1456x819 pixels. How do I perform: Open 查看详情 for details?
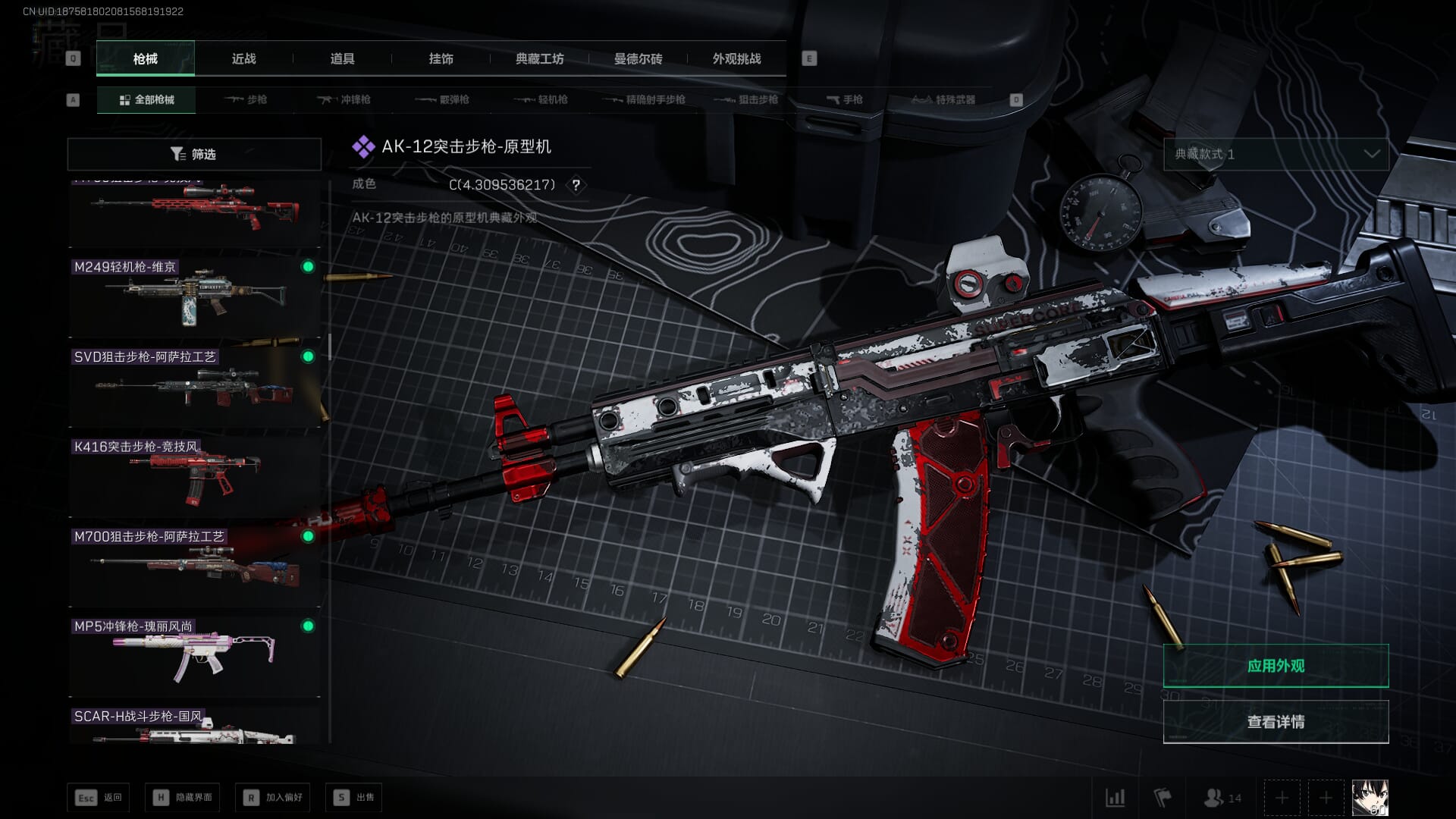tap(1276, 722)
